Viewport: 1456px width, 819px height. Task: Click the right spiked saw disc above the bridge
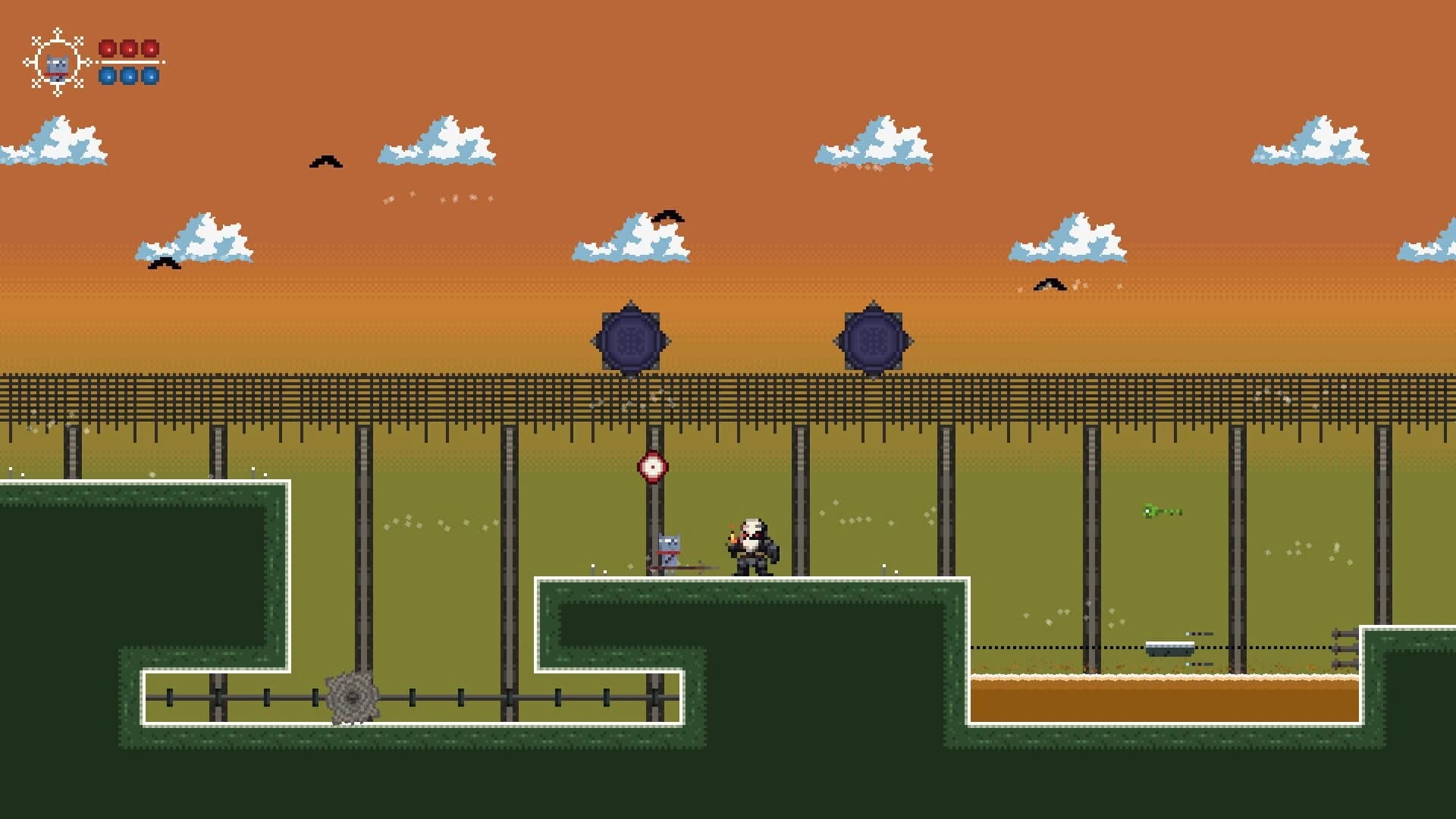(x=874, y=337)
